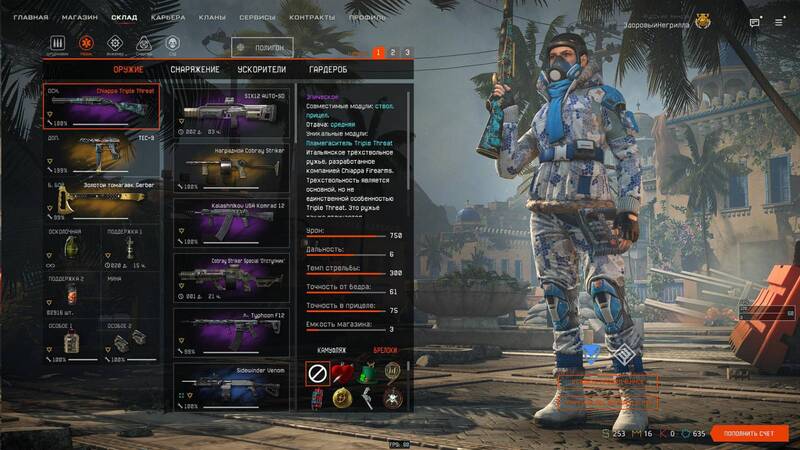Go to the Магазин shop section
Viewport: 800px width, 450px height.
[79, 18]
